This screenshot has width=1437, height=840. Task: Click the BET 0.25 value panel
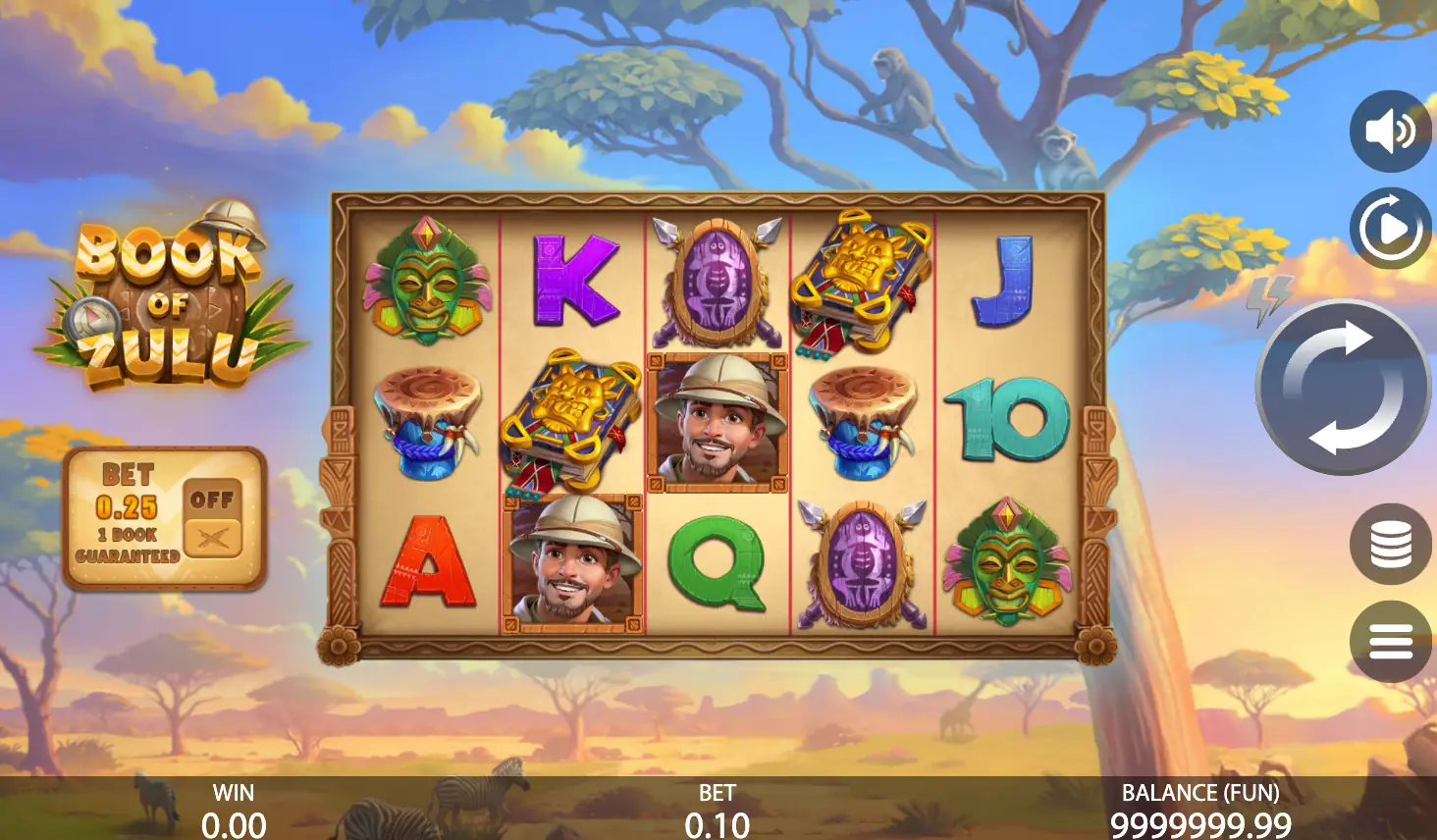coord(128,506)
